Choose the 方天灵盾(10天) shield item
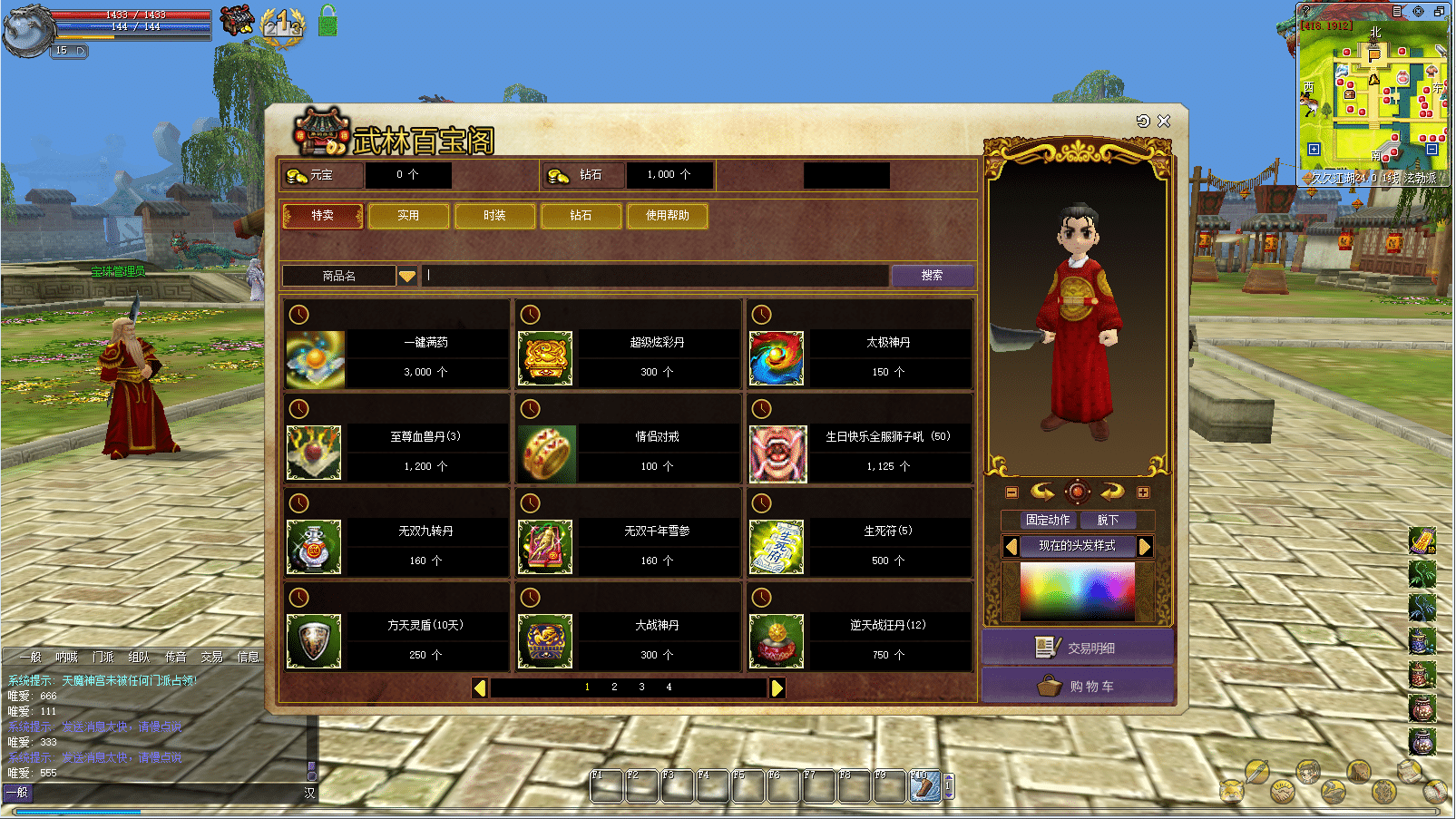This screenshot has height=819, width=1456. click(315, 641)
